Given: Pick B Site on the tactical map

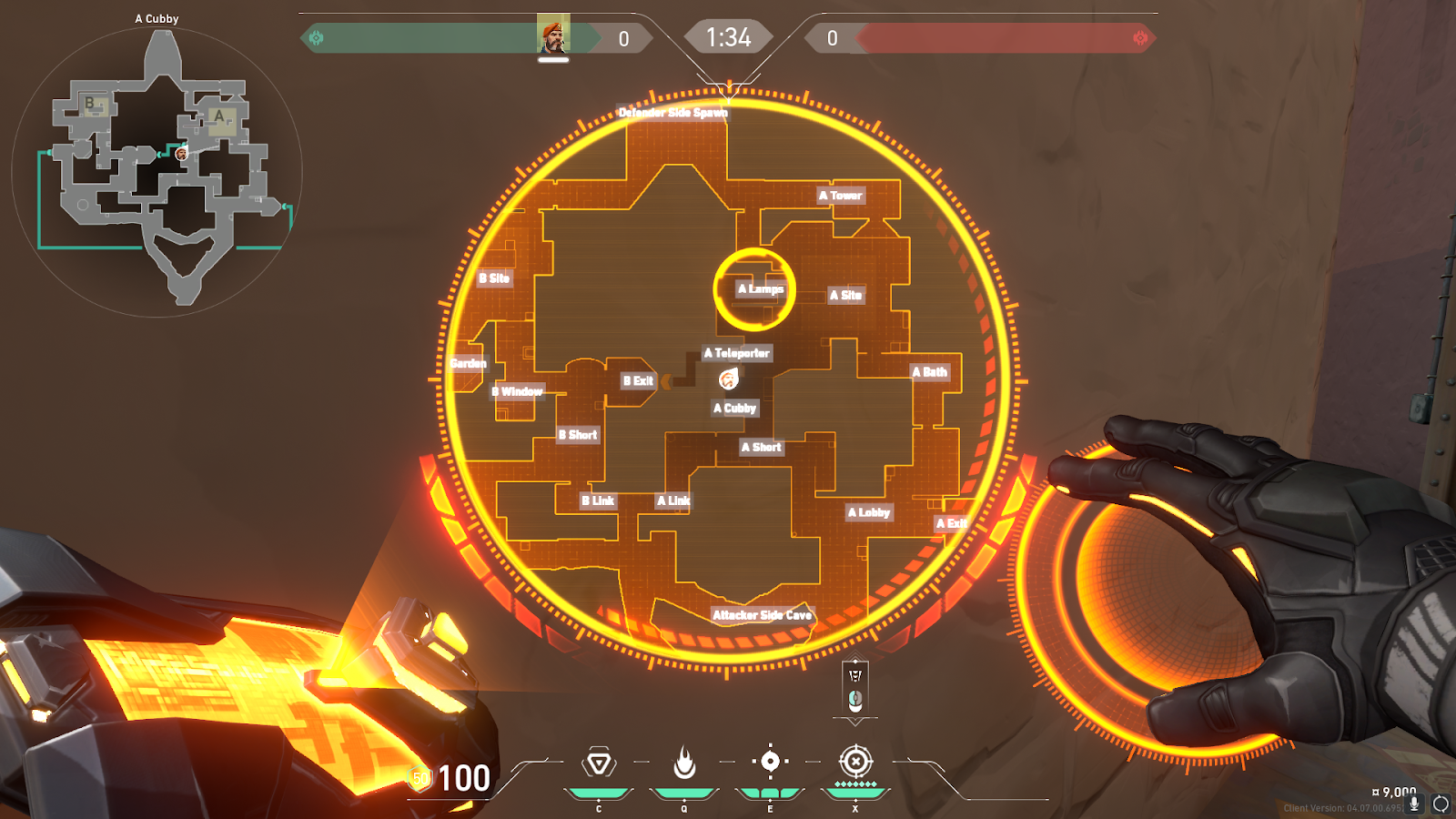Looking at the screenshot, I should [495, 278].
